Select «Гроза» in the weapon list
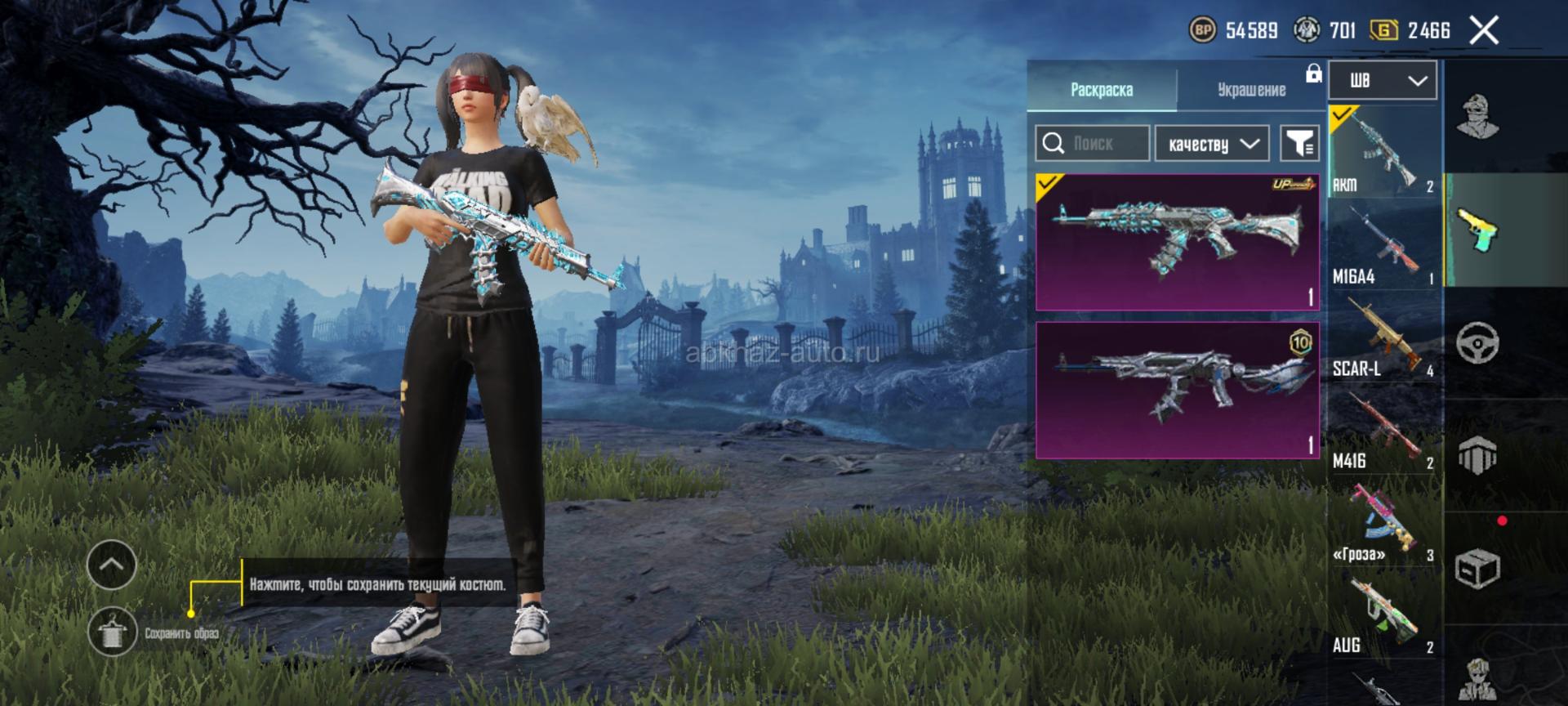This screenshot has width=1568, height=706. (1383, 521)
